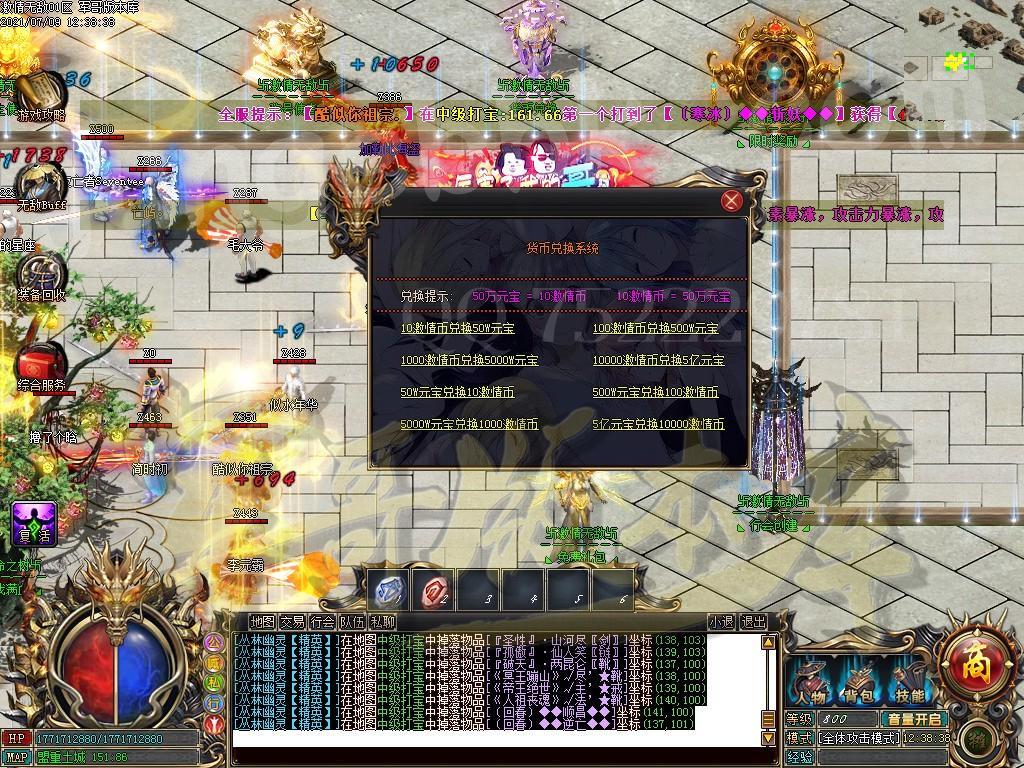The height and width of the screenshot is (768, 1024).
Task: Select 5亿元宝兑换10000激情币 link
Action: (x=658, y=424)
